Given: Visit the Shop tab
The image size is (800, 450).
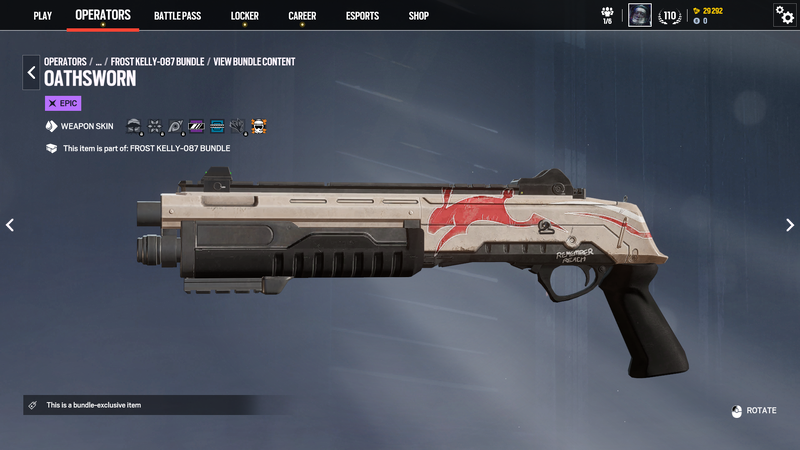Looking at the screenshot, I should click(x=418, y=16).
